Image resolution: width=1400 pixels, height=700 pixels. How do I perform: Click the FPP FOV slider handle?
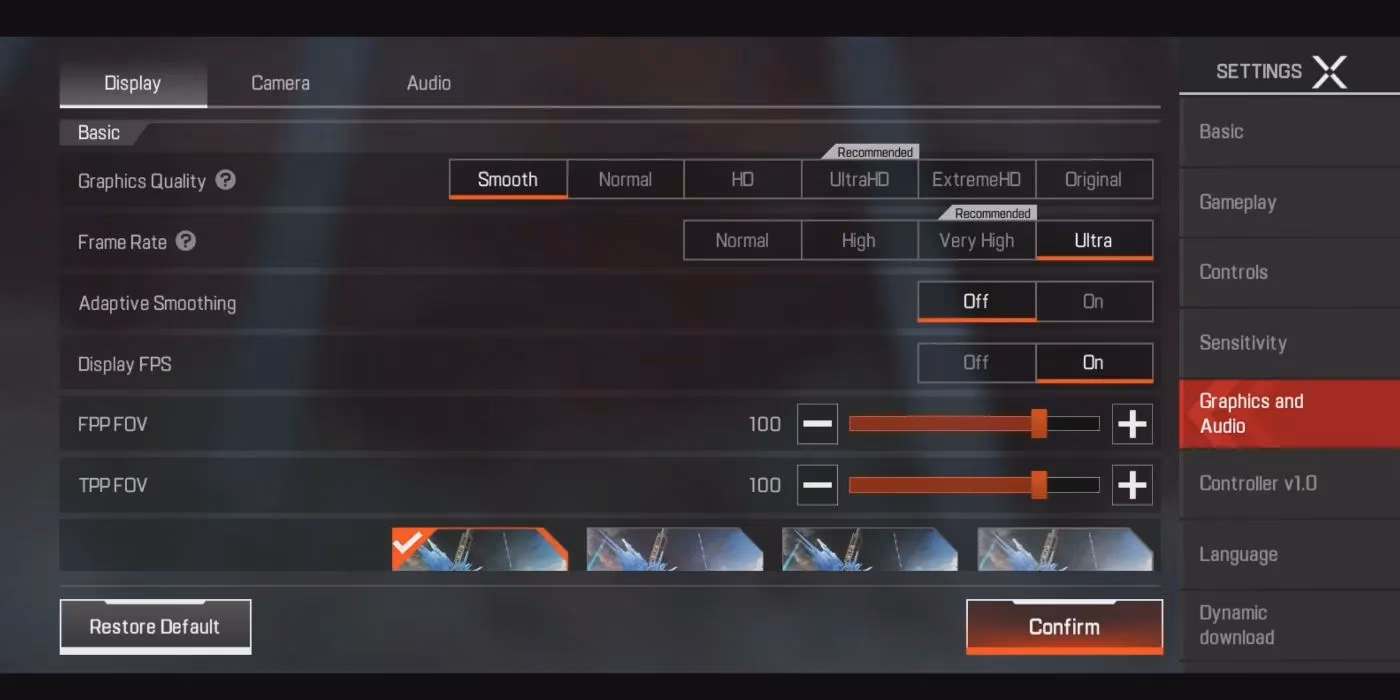(1039, 424)
